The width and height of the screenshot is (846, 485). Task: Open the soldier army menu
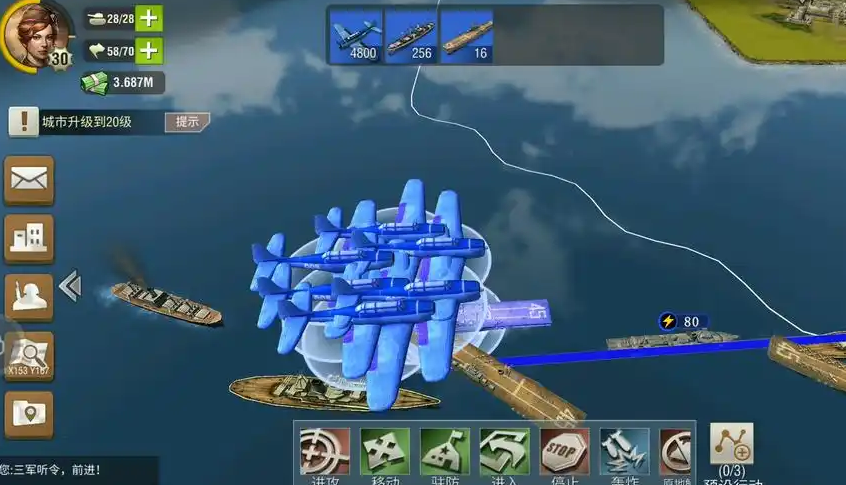pyautogui.click(x=29, y=296)
